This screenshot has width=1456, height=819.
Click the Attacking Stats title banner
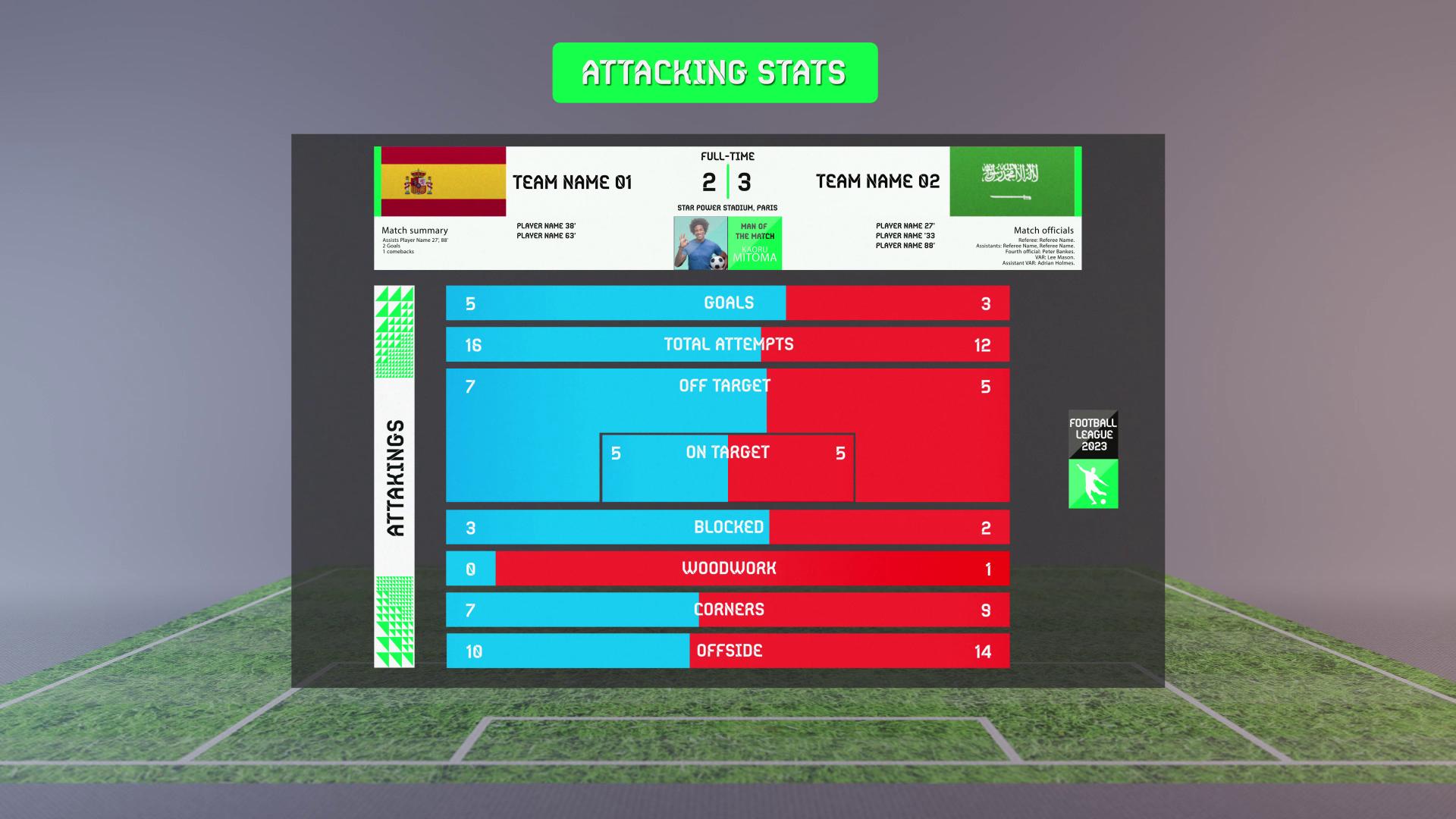[x=714, y=73]
